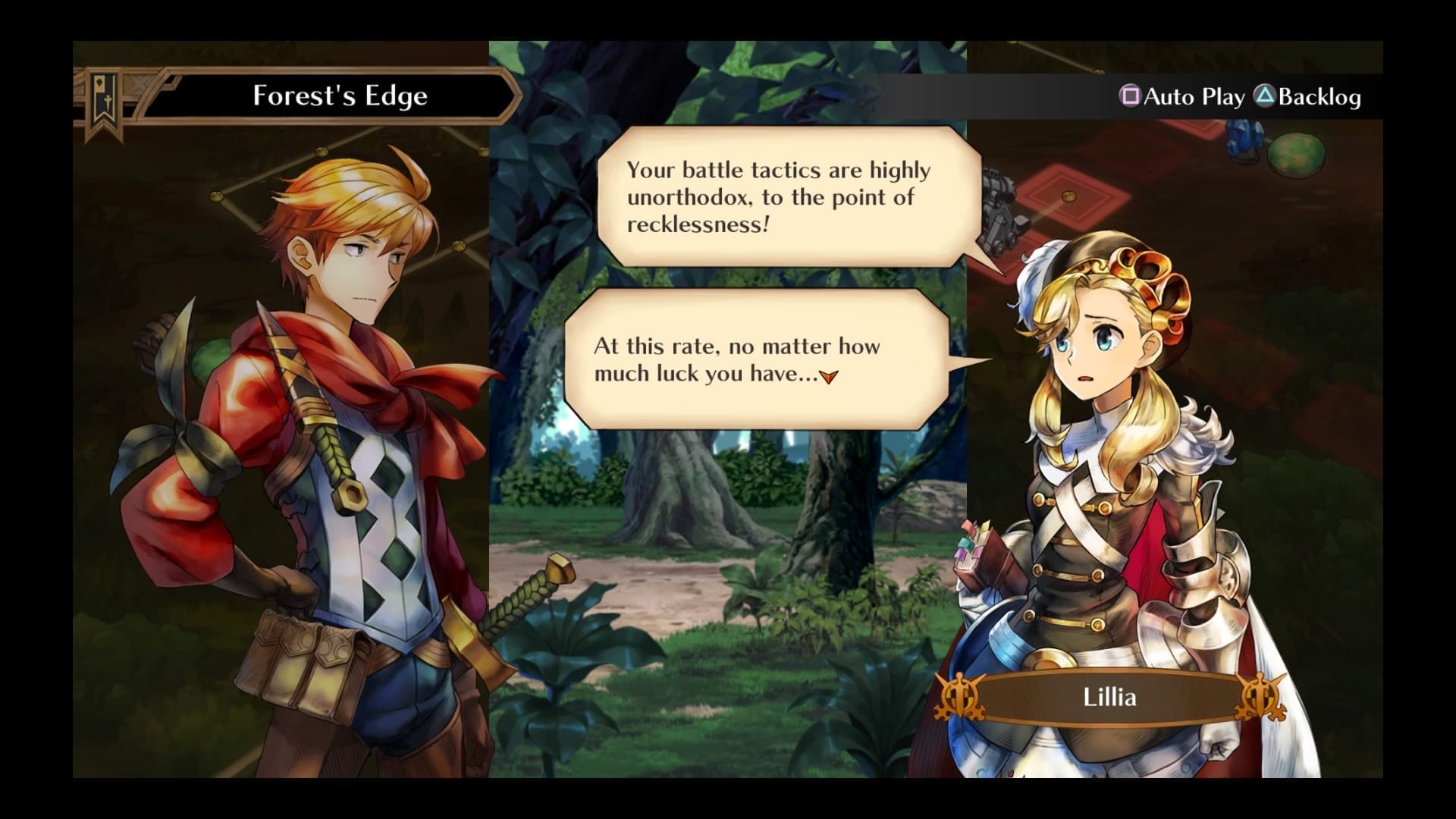The height and width of the screenshot is (819, 1456).
Task: Select the flag banner emblem left of Forest's Edge
Action: pos(102,97)
